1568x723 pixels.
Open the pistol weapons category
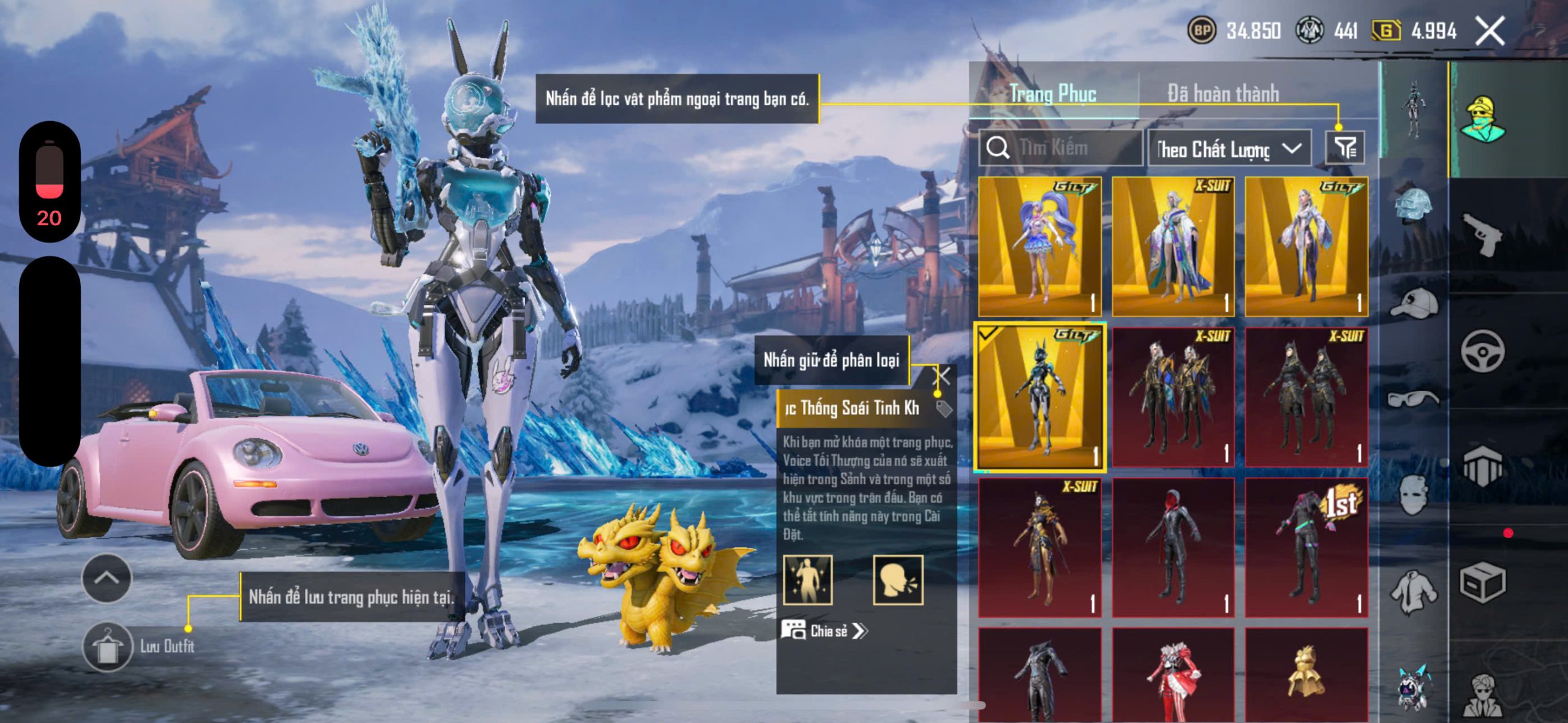click(x=1482, y=234)
